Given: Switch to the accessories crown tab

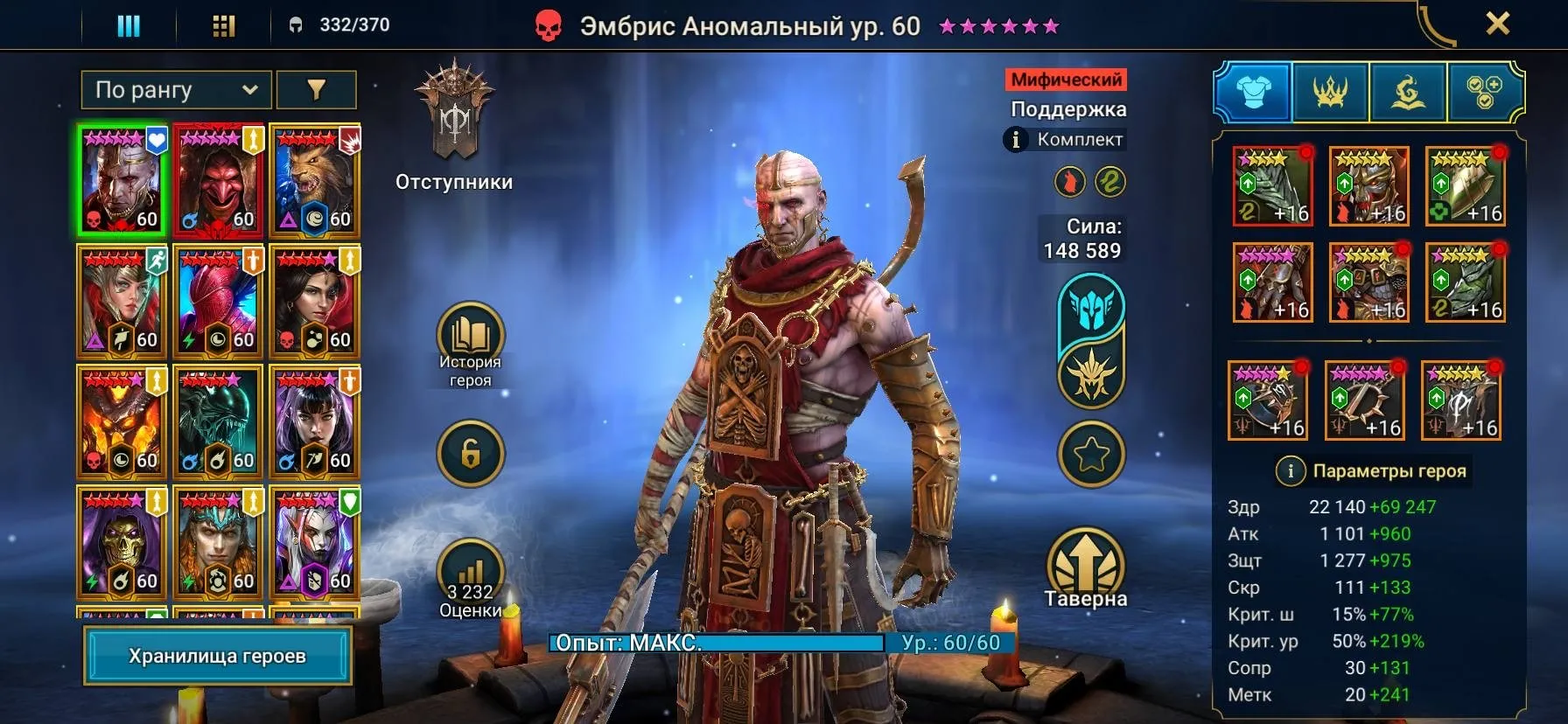Looking at the screenshot, I should (x=1333, y=93).
